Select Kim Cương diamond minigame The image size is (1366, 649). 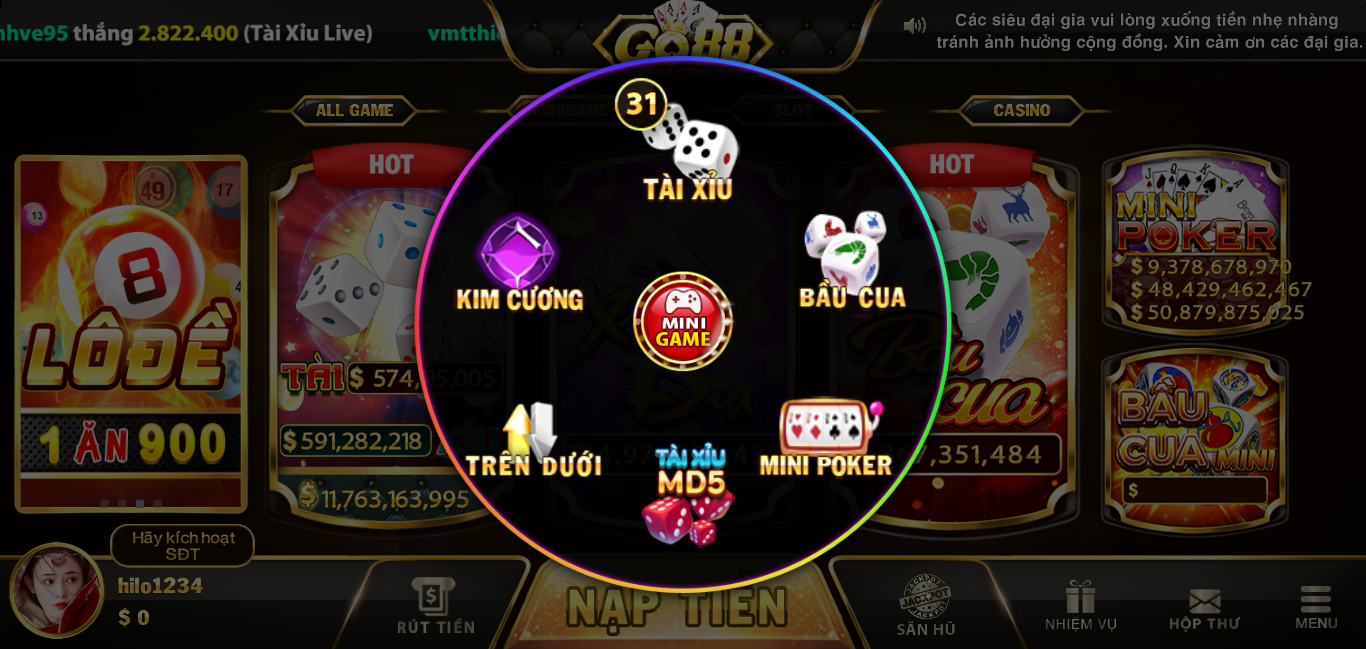(518, 262)
